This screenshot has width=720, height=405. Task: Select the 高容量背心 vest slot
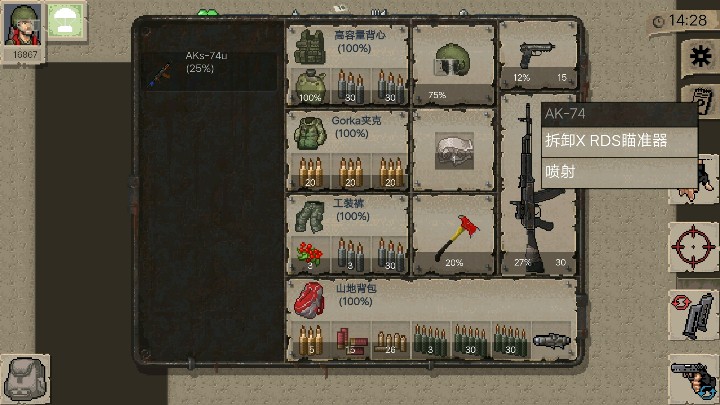(x=348, y=46)
